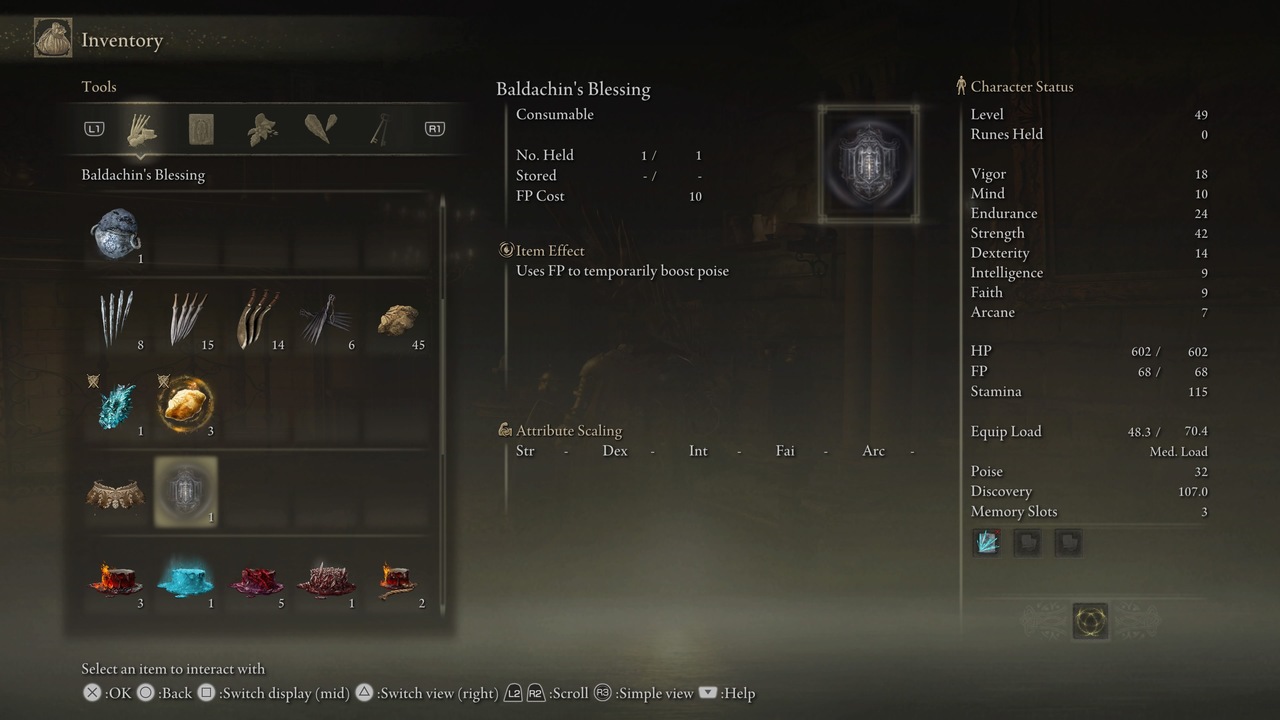Image resolution: width=1280 pixels, height=720 pixels.
Task: Select the fan daggers slot
Action: click(326, 320)
